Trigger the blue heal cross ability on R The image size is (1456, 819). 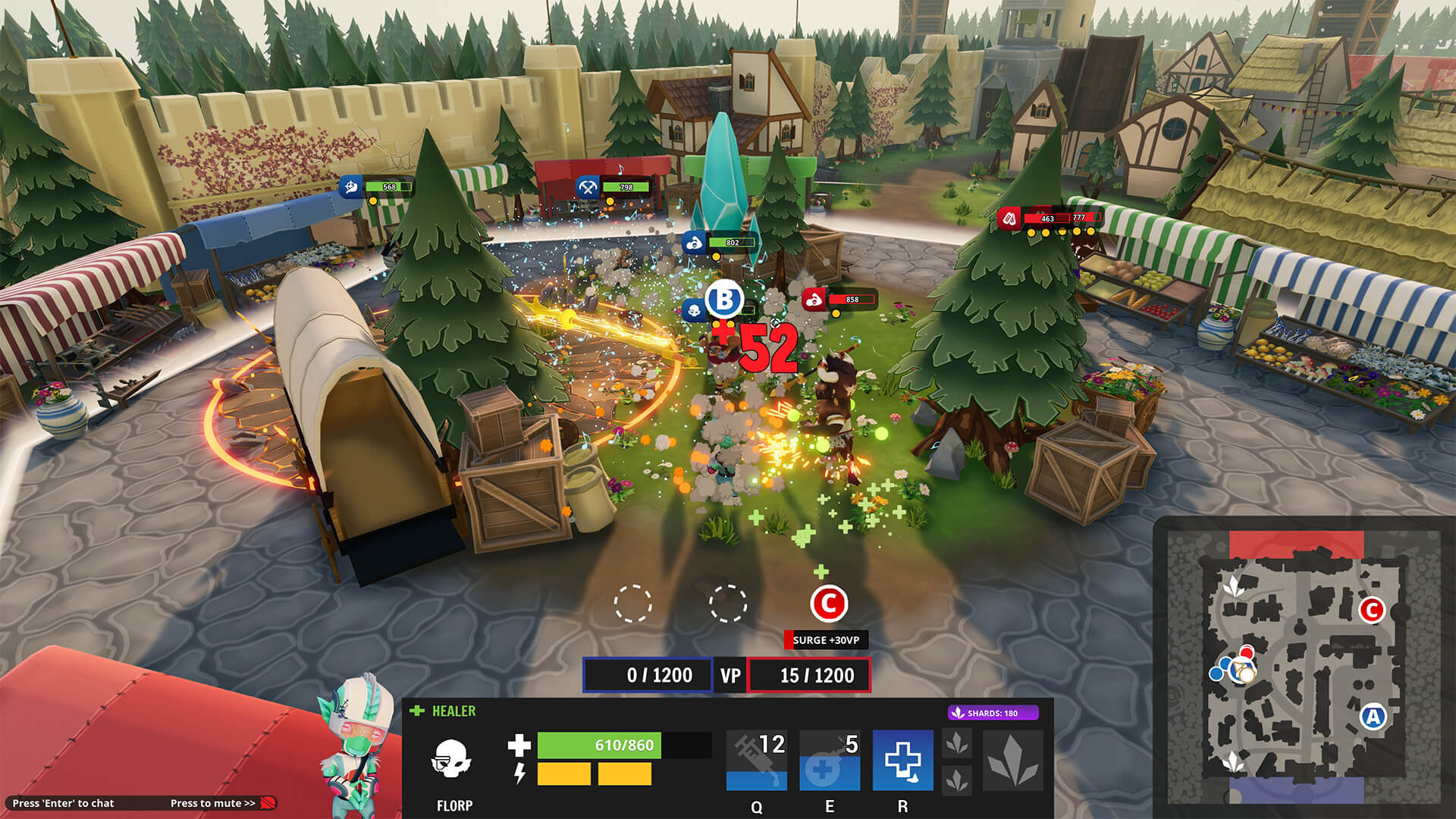point(902,760)
